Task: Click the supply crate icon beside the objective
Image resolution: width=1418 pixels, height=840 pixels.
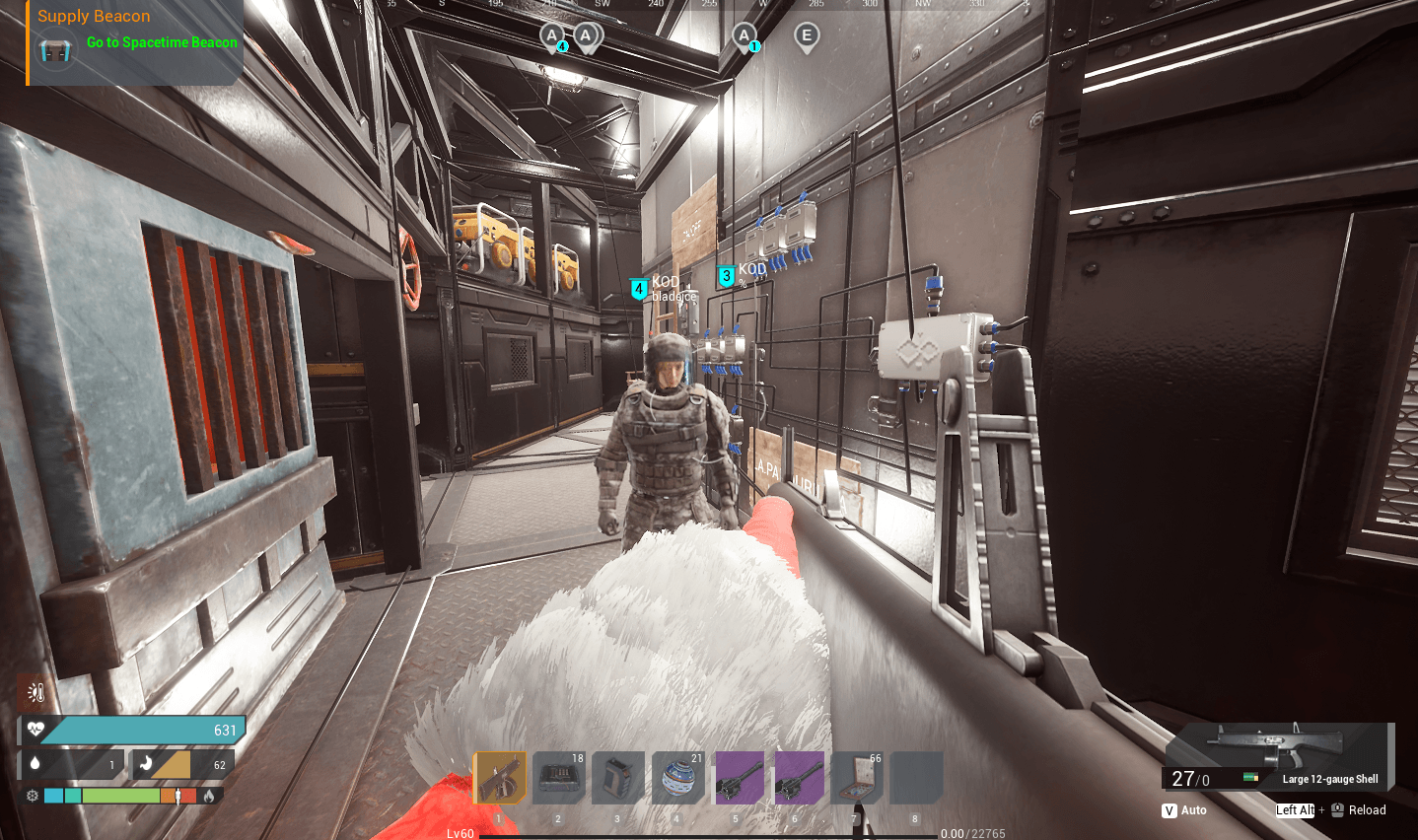Action: (x=55, y=49)
